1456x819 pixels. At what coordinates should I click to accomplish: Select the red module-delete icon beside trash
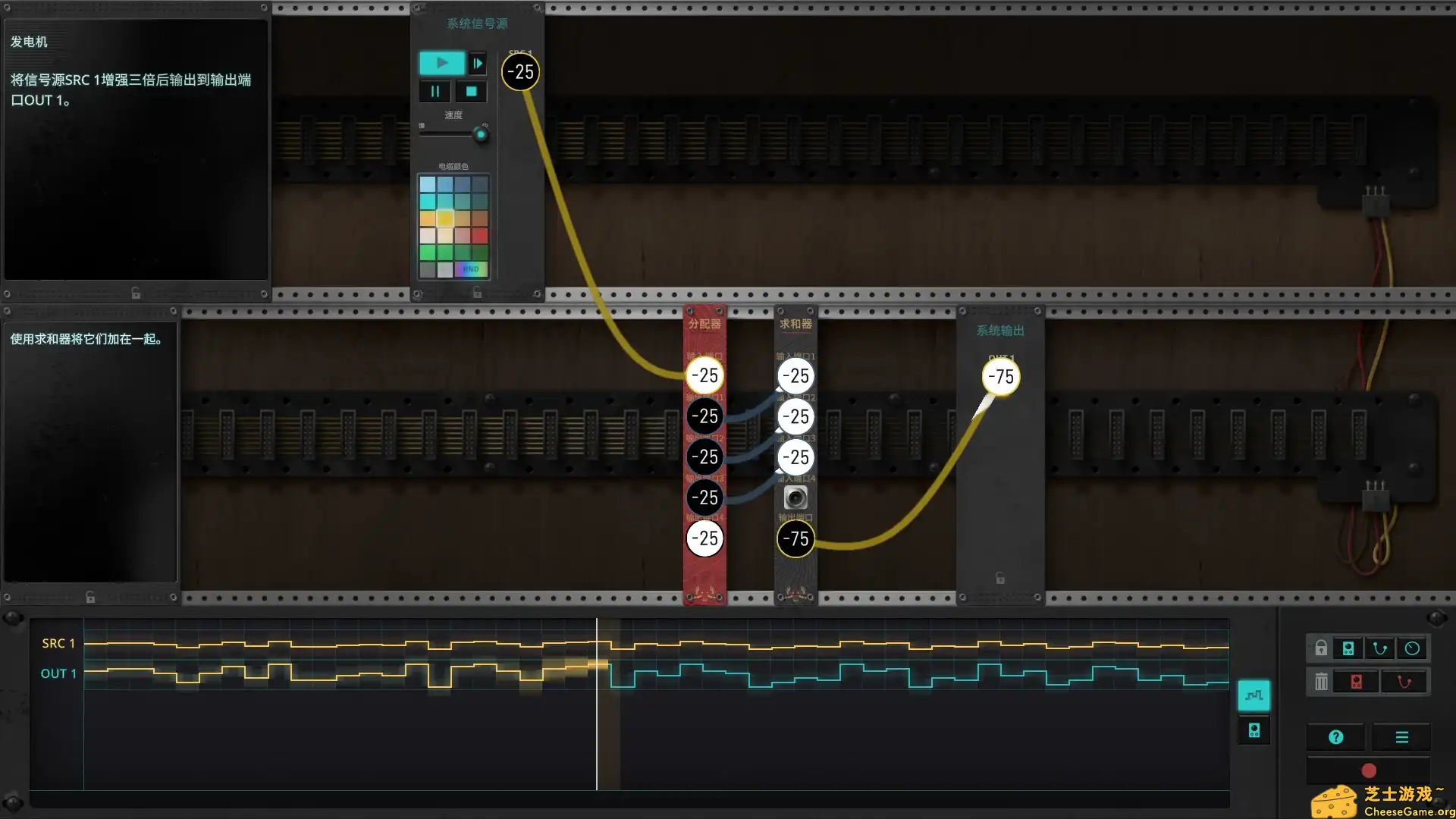pyautogui.click(x=1356, y=682)
